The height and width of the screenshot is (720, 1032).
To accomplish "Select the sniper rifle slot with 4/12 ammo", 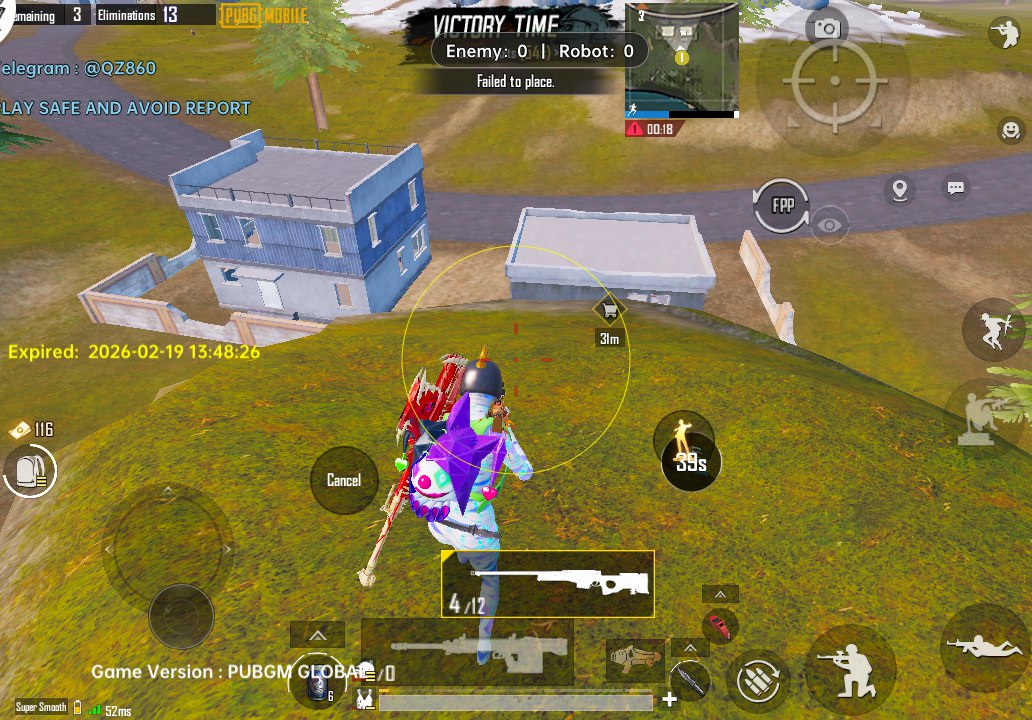I will click(548, 583).
